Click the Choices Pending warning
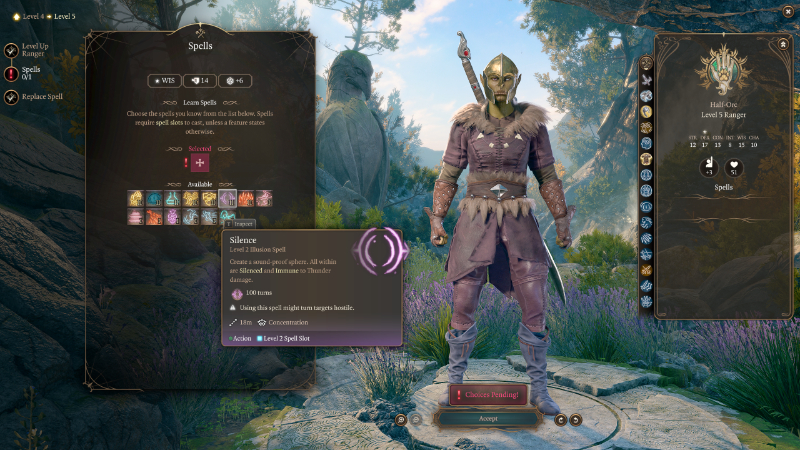This screenshot has width=800, height=450. (x=488, y=395)
